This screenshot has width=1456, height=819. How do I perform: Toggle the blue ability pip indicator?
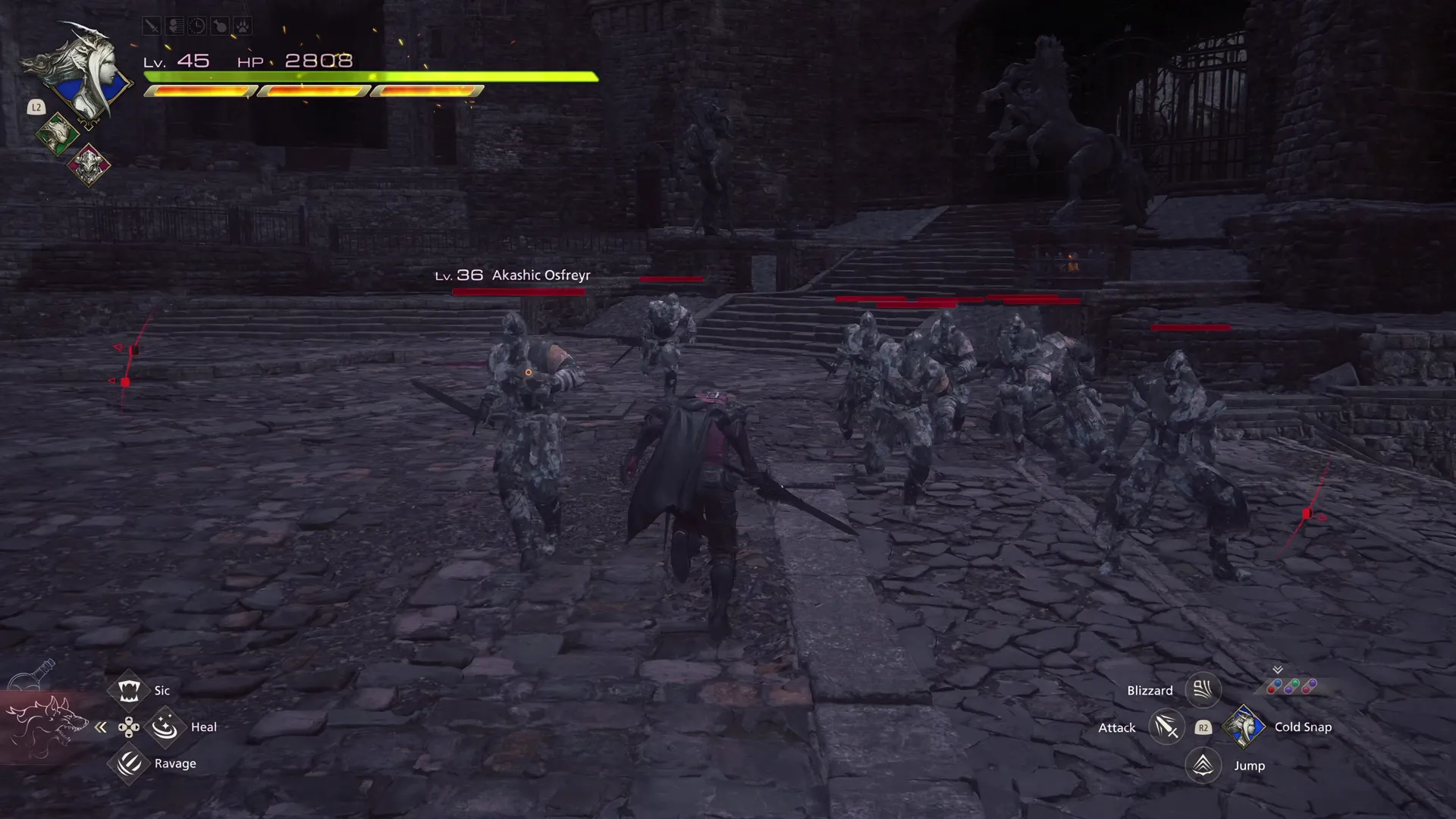click(1278, 683)
